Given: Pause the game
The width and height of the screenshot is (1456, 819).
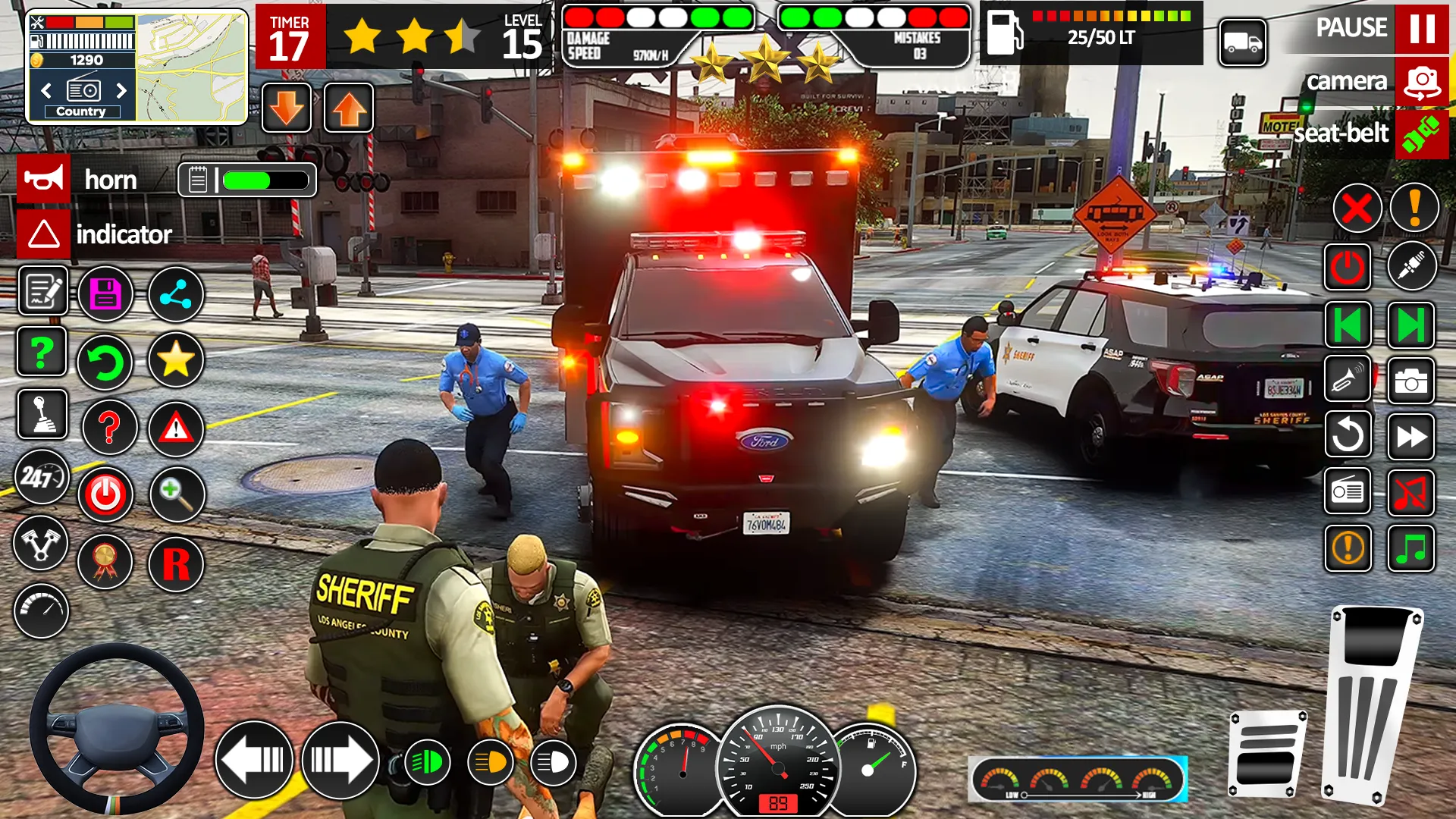Looking at the screenshot, I should (1421, 28).
